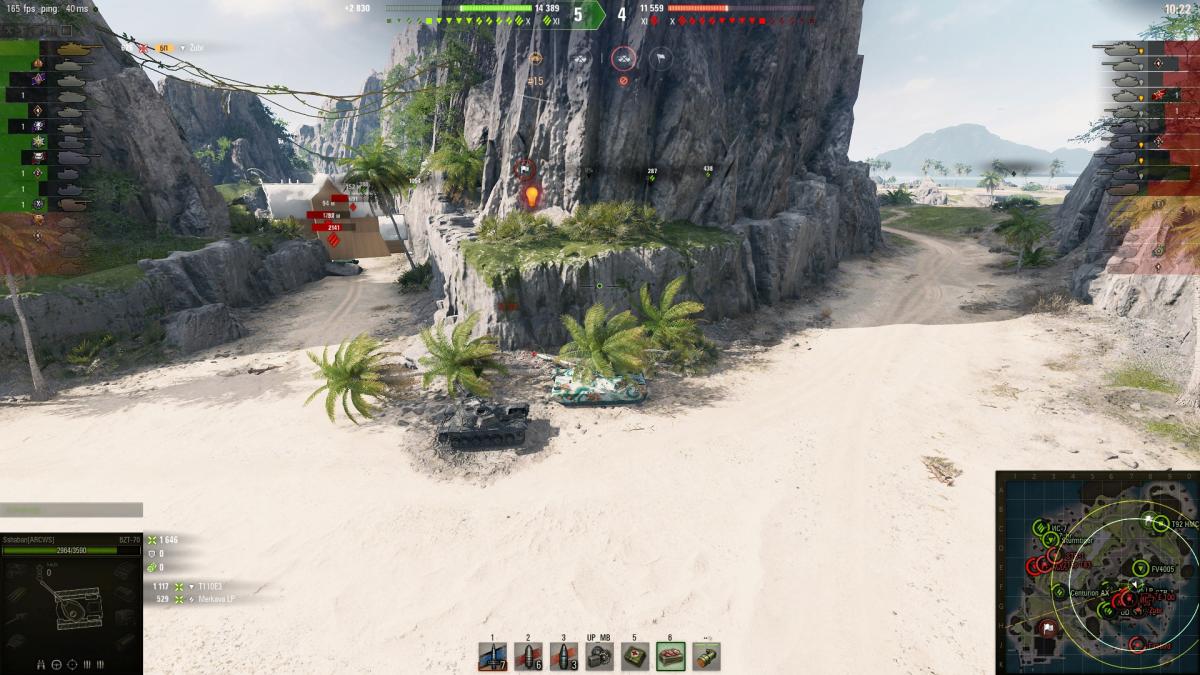Click the fire extinguisher consumable slot
The height and width of the screenshot is (675, 1200).
tap(706, 656)
